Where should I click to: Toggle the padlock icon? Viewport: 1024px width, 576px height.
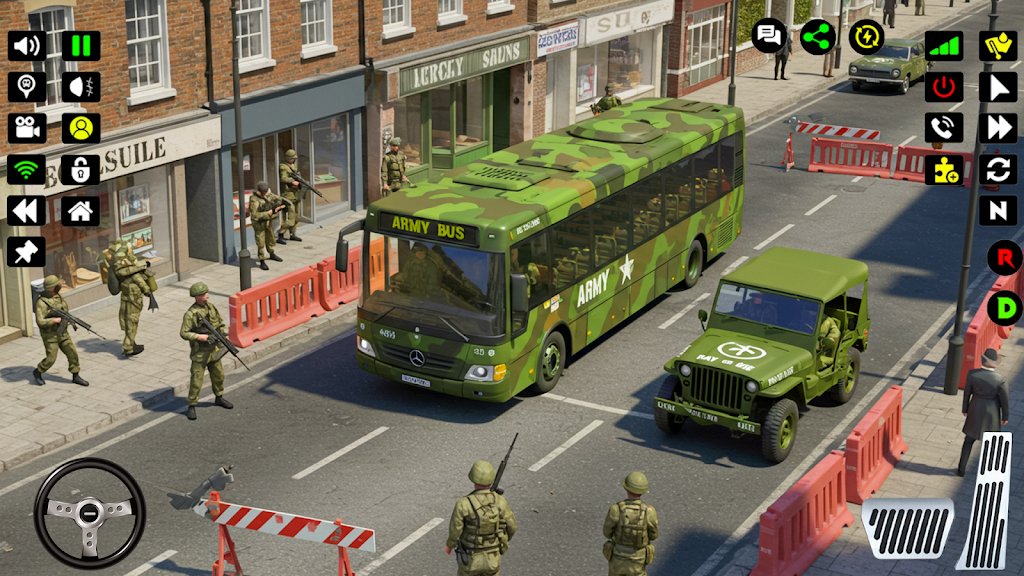click(x=81, y=169)
